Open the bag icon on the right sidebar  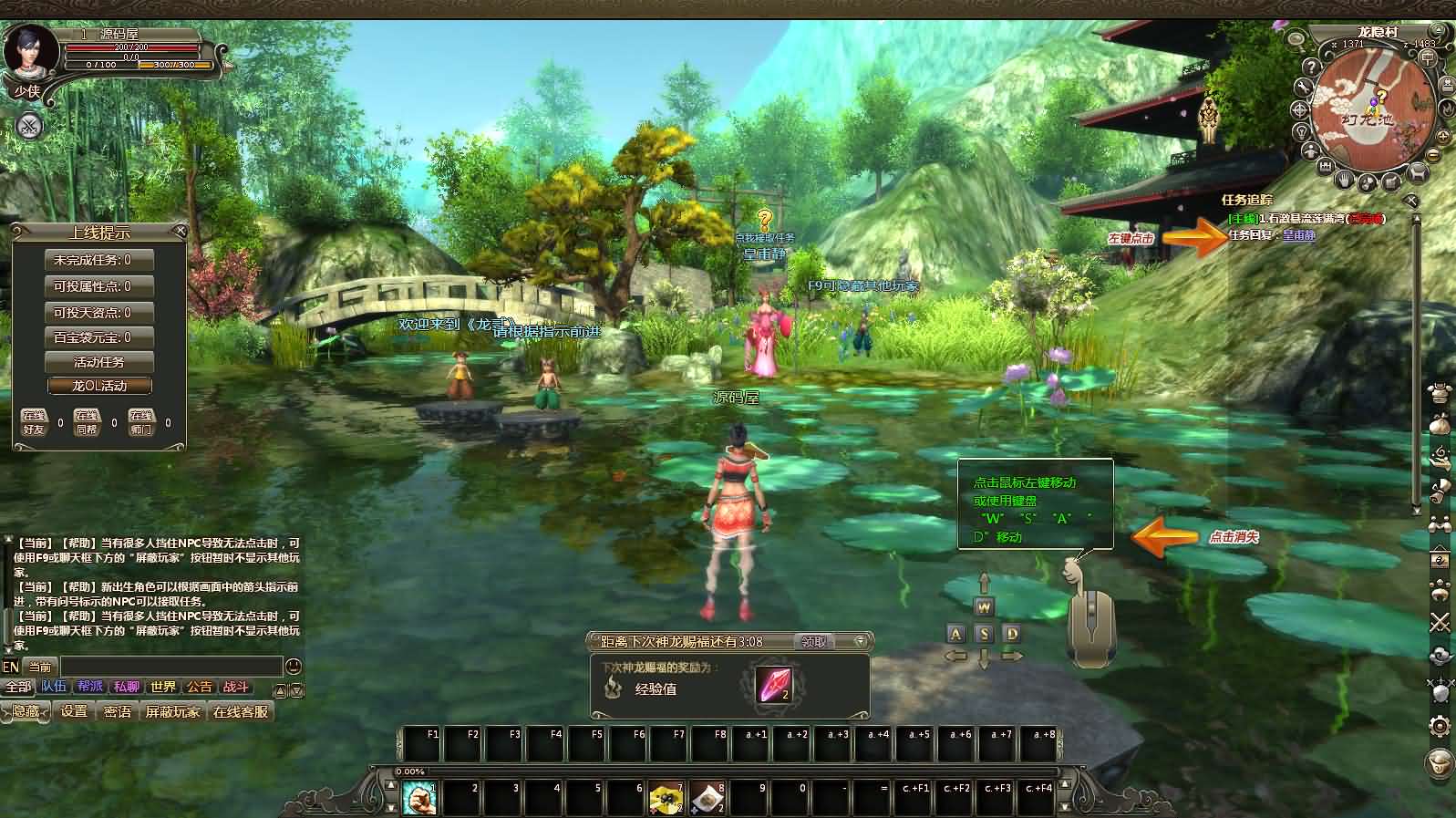[1439, 422]
